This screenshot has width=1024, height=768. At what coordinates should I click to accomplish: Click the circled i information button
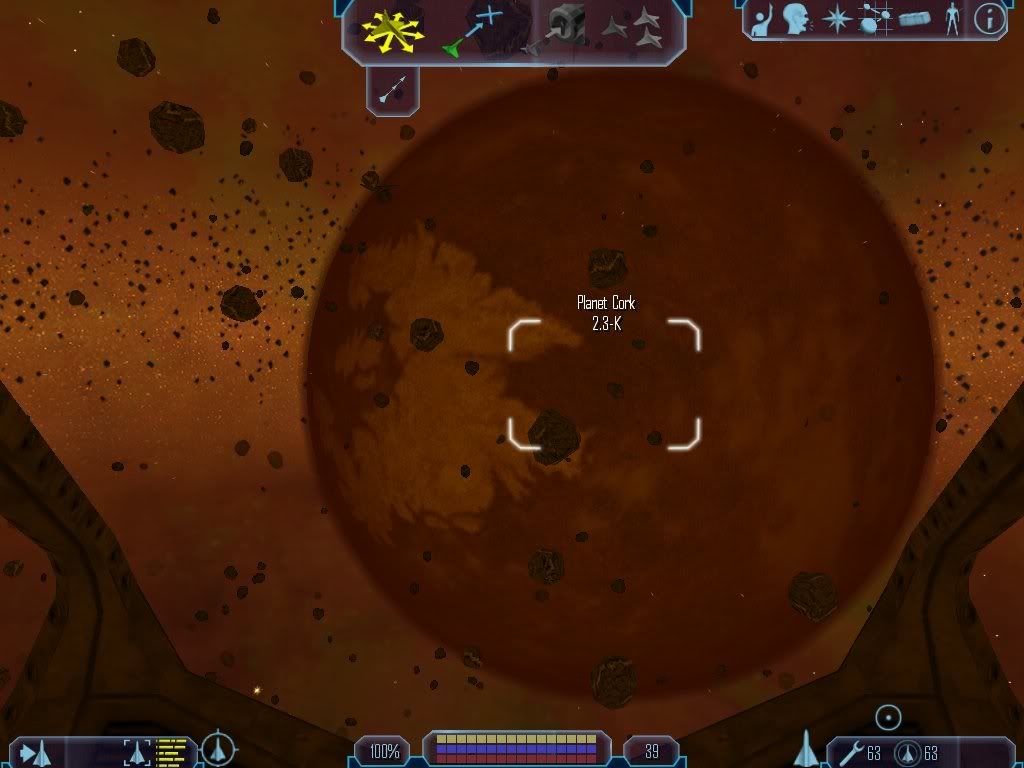pyautogui.click(x=989, y=20)
